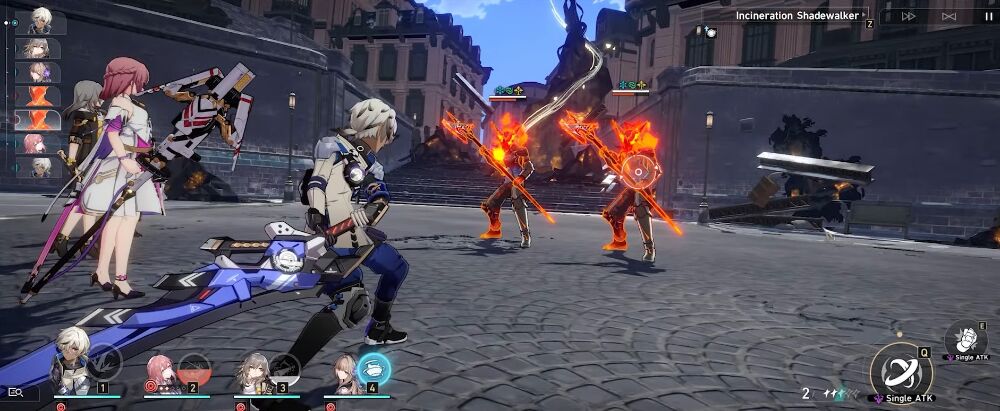Trigger the third character's ultimate, slot 3
Image resolution: width=1000 pixels, height=411 pixels.
pos(284,368)
